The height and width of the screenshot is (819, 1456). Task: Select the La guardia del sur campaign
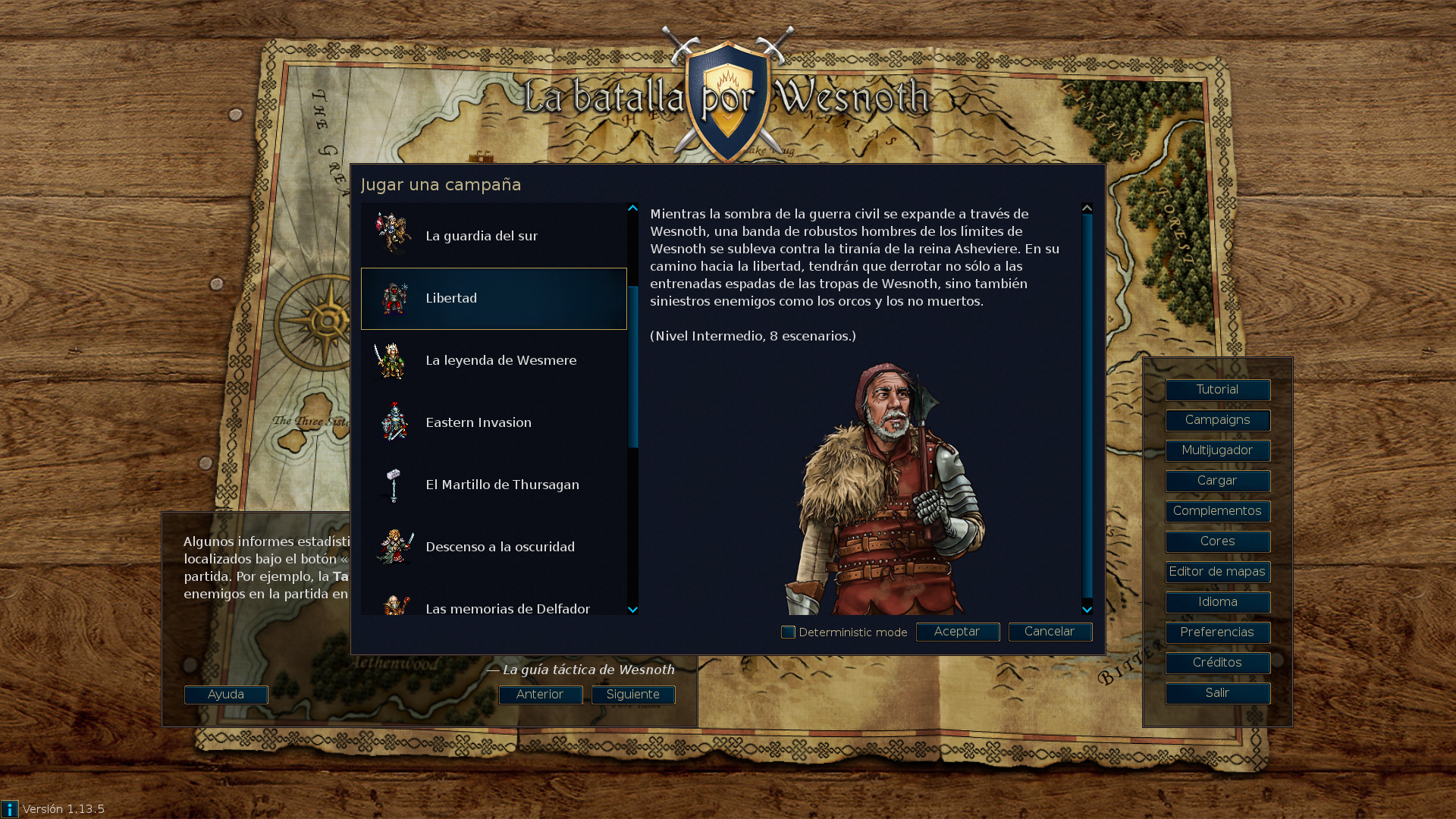pyautogui.click(x=493, y=236)
